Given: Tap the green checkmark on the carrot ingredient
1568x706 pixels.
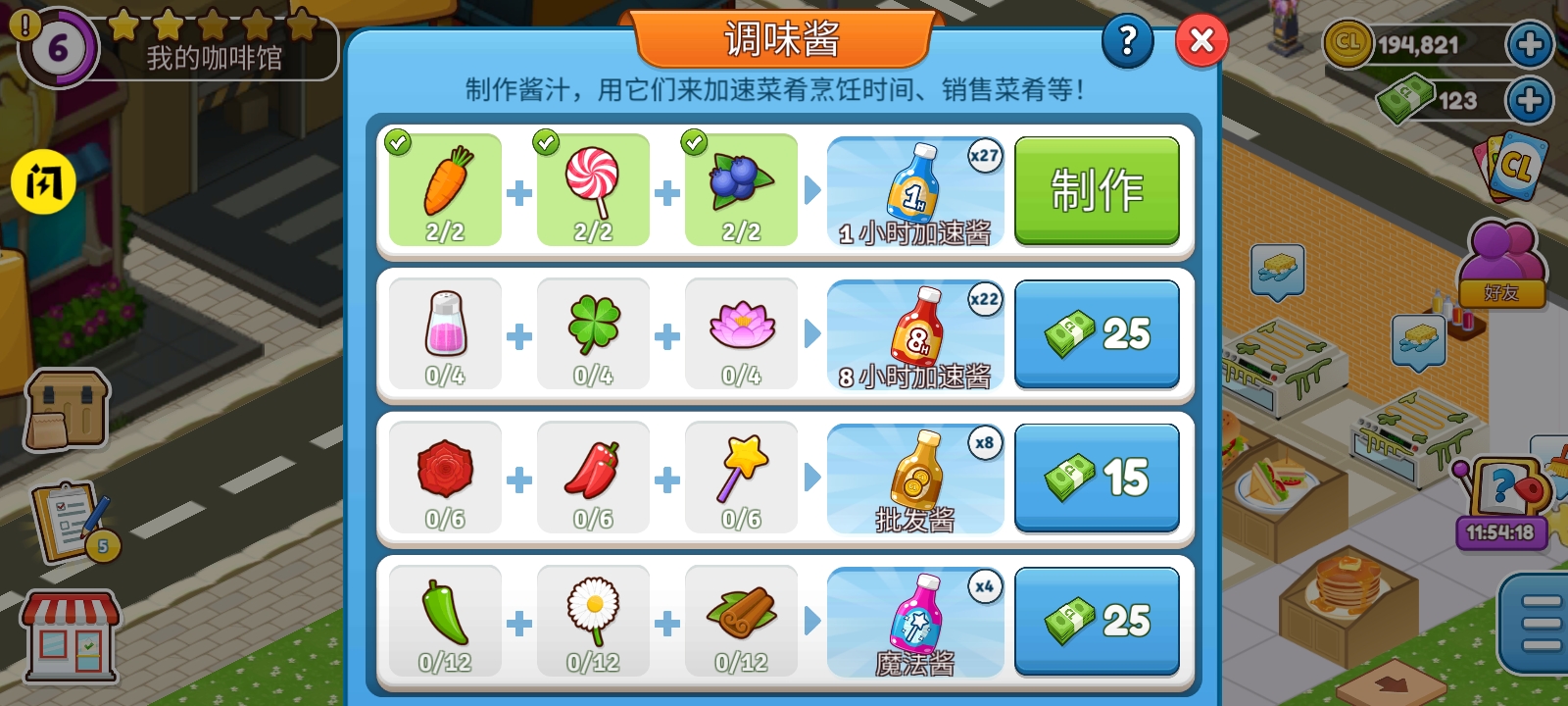Looking at the screenshot, I should click(398, 143).
